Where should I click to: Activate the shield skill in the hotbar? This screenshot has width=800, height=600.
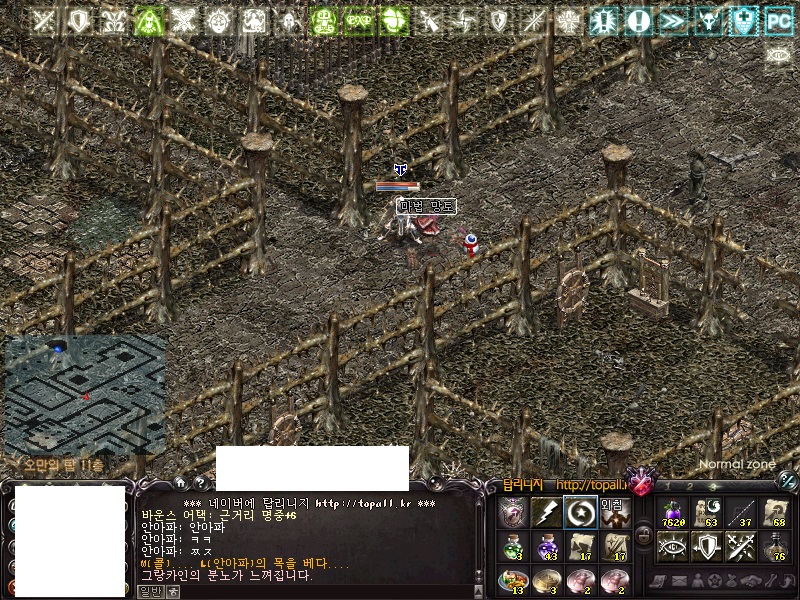point(706,546)
